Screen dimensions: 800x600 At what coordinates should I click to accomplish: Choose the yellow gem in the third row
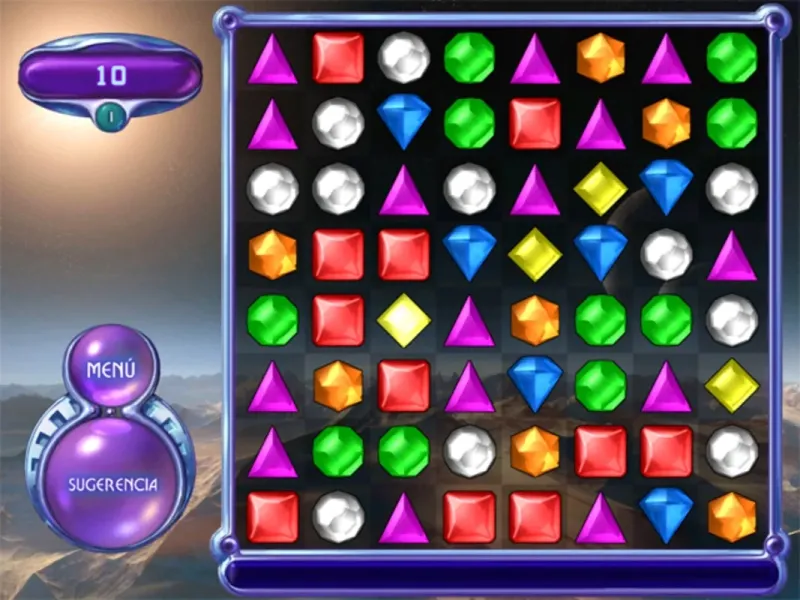(x=601, y=188)
